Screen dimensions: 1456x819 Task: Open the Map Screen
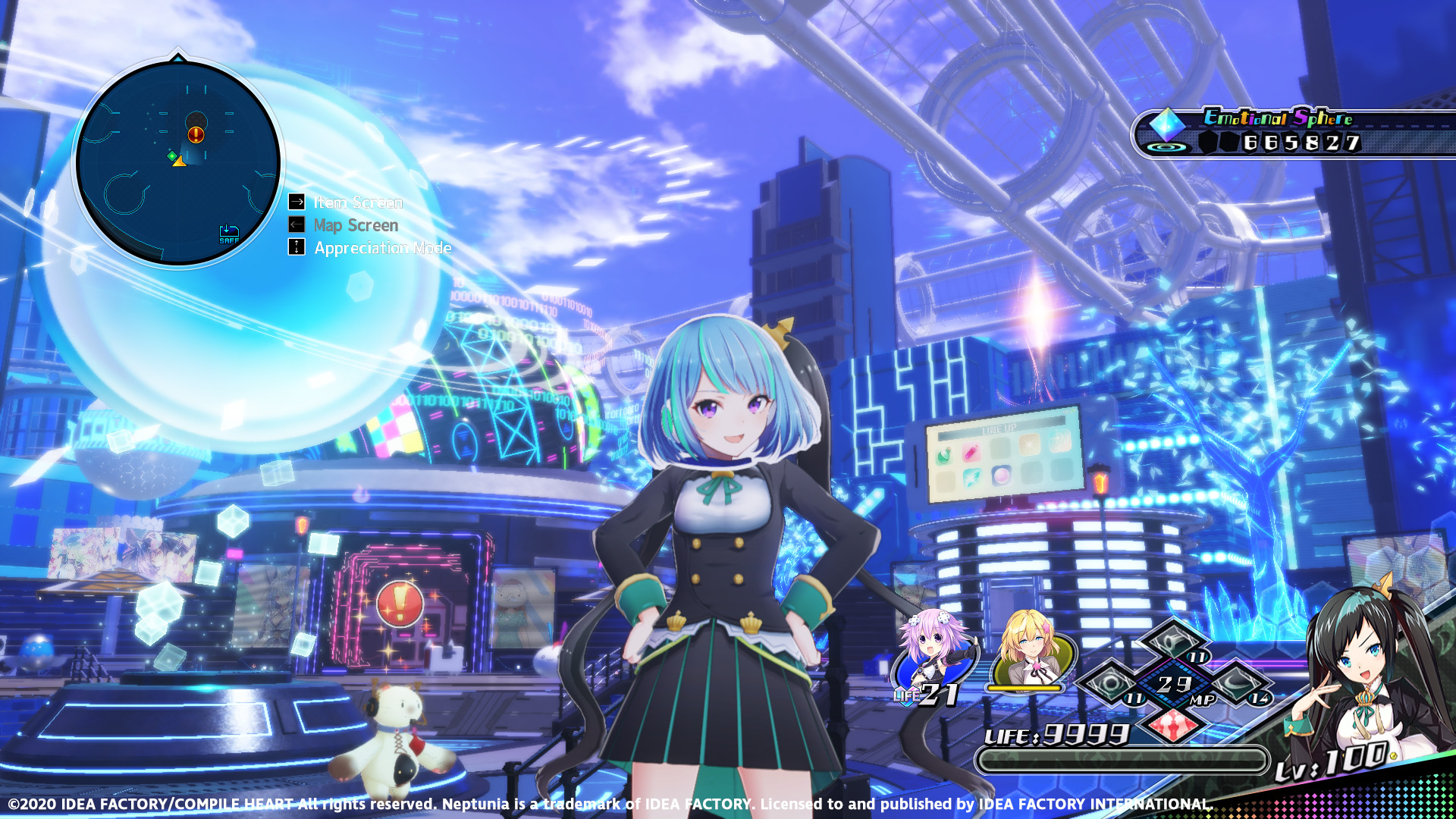click(x=355, y=224)
